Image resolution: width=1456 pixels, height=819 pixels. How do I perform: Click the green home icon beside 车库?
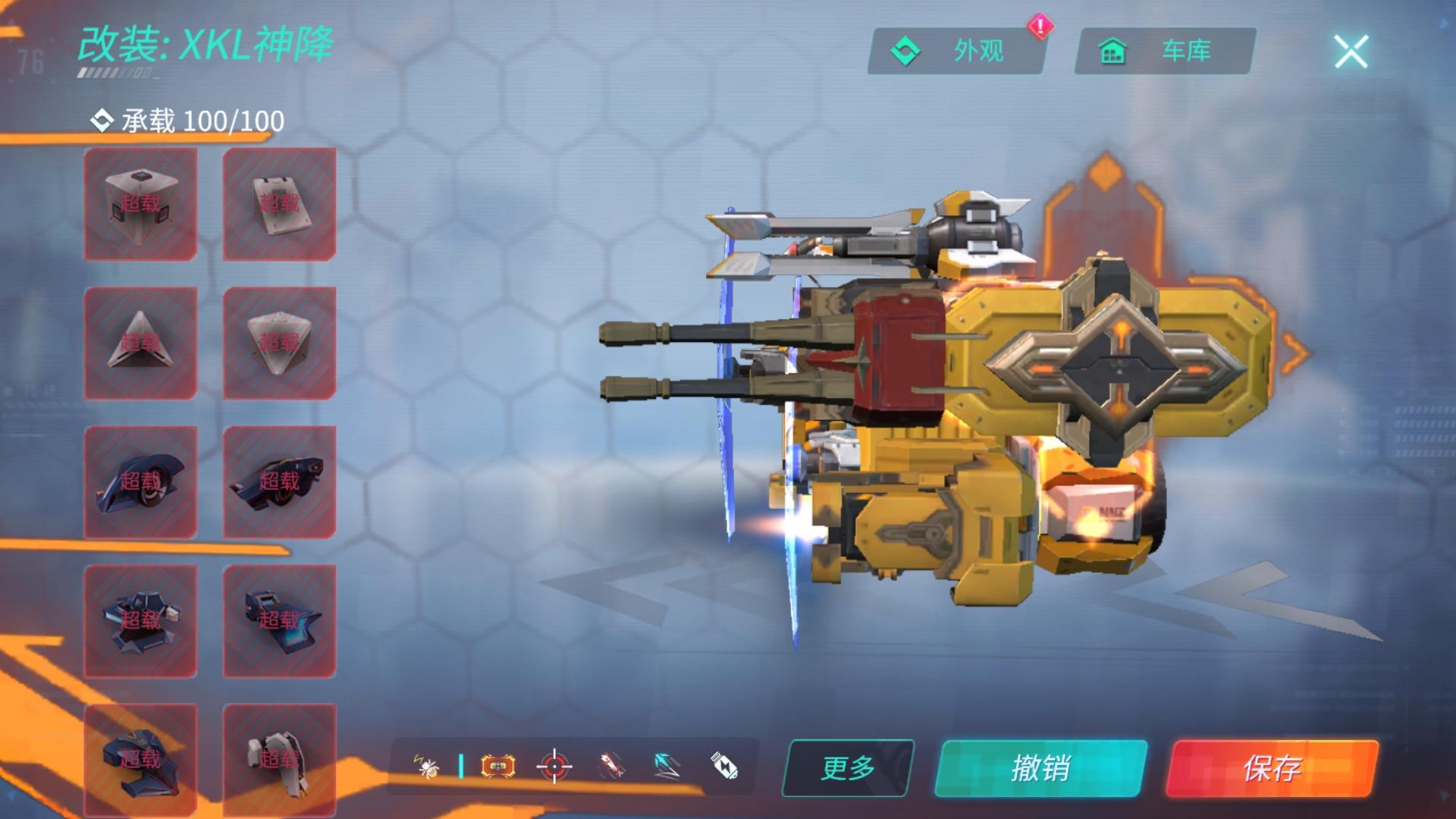point(1112,52)
